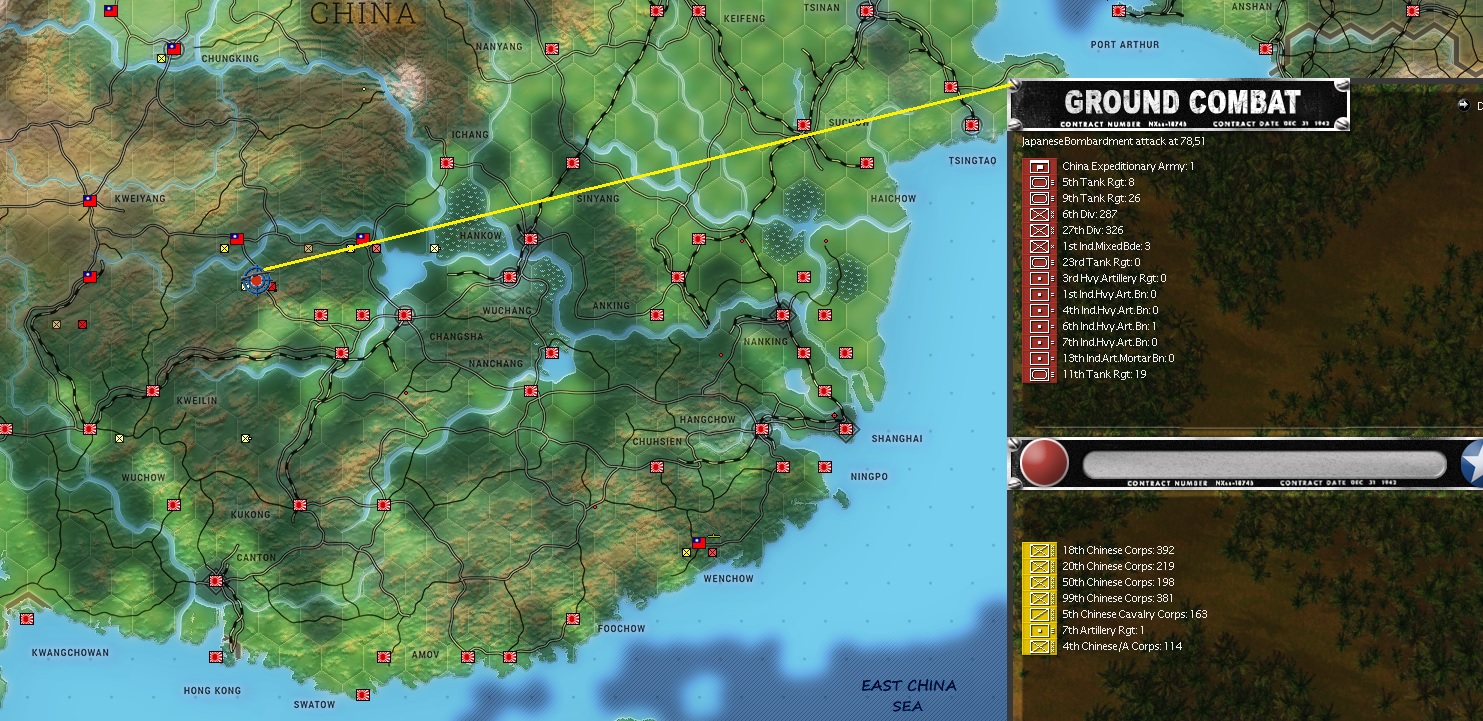Choose the 13th Ind.Art.Mortar Bn entry

pos(1117,358)
